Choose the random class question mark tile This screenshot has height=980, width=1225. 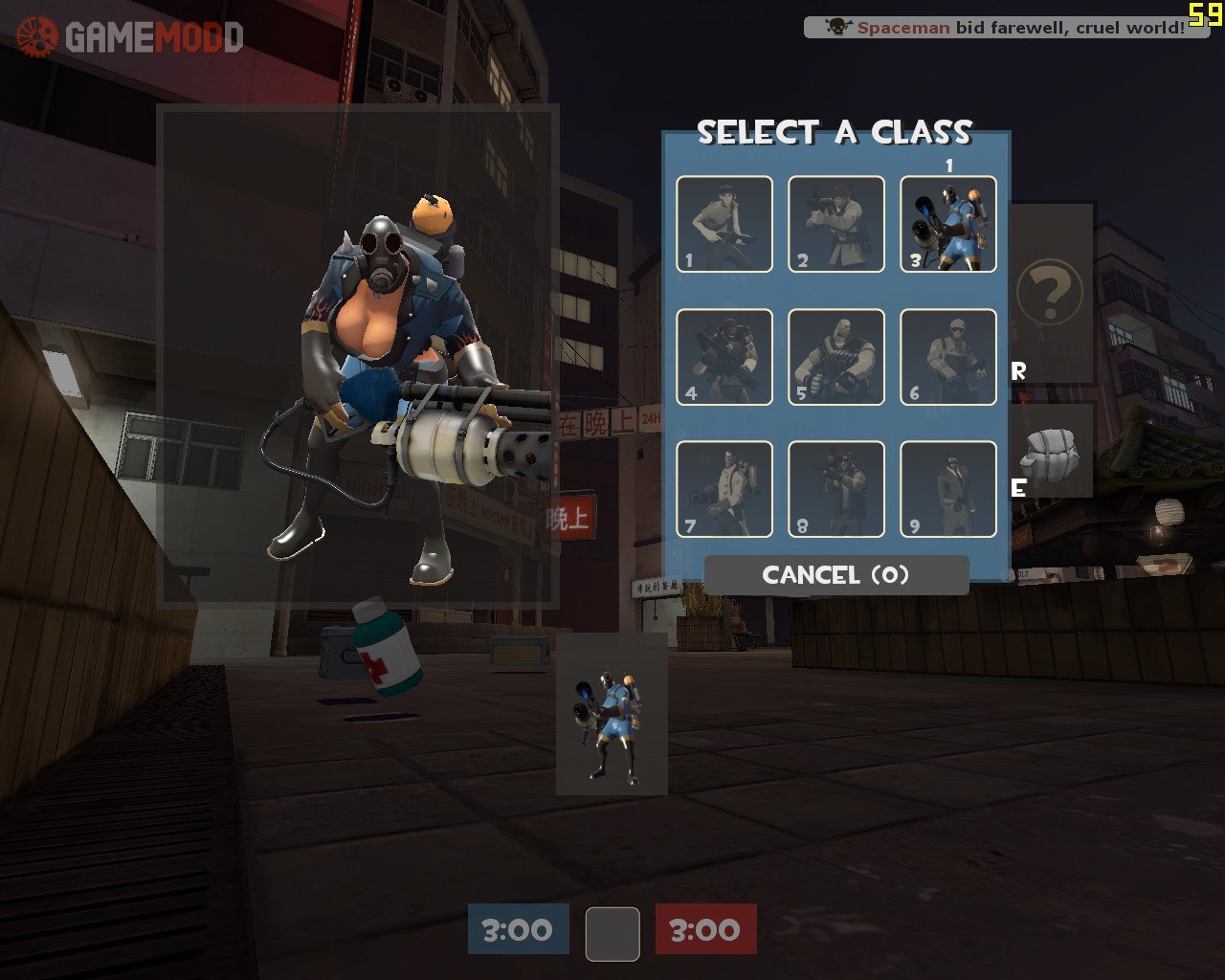pyautogui.click(x=1050, y=292)
